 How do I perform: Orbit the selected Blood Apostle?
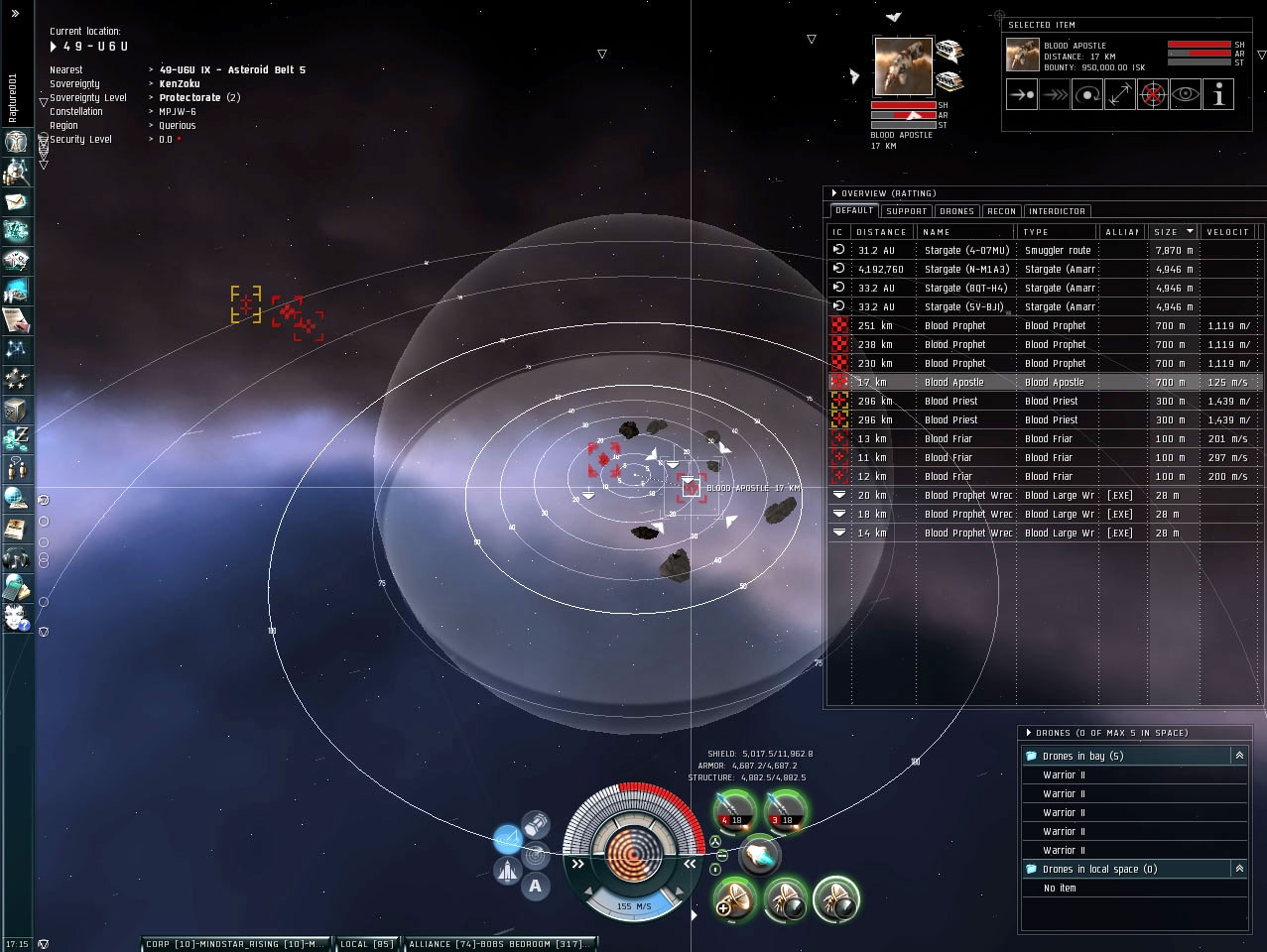(x=1087, y=95)
